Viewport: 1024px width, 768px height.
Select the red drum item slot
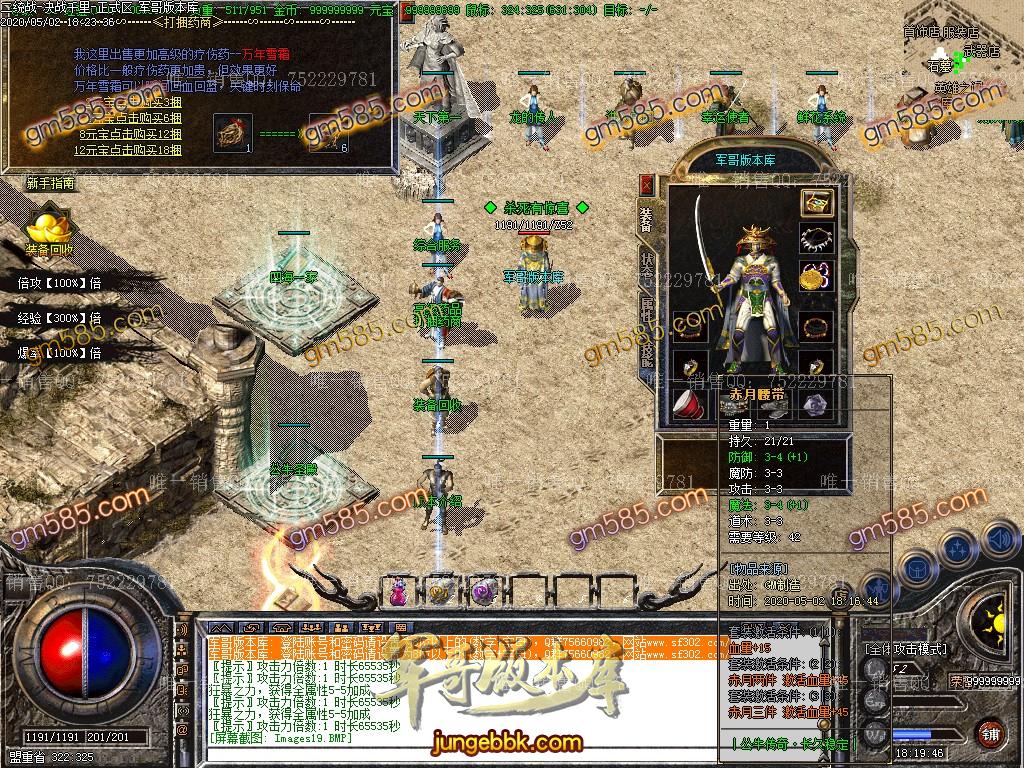click(x=685, y=405)
